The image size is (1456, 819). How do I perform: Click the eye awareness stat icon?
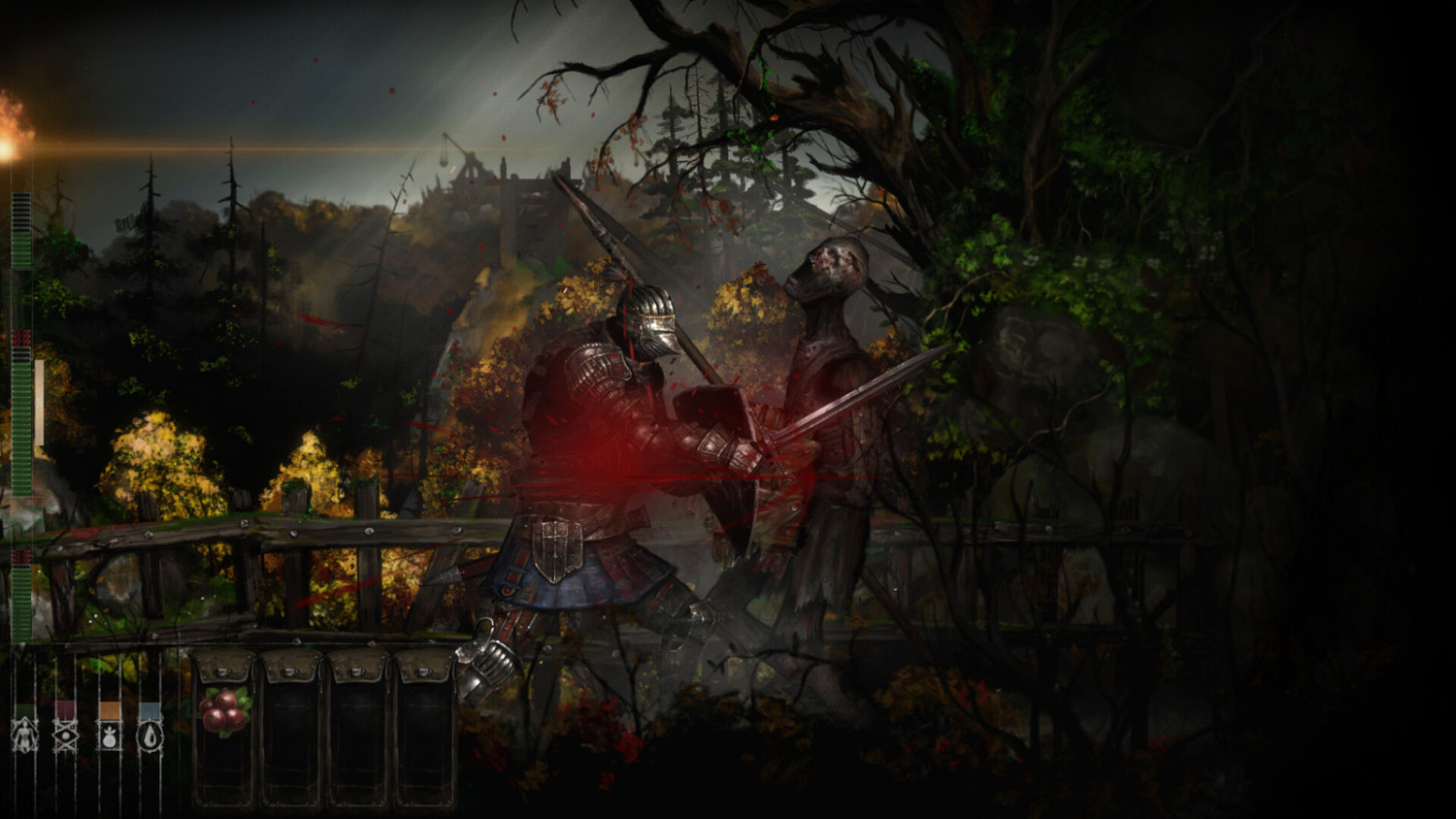click(66, 735)
